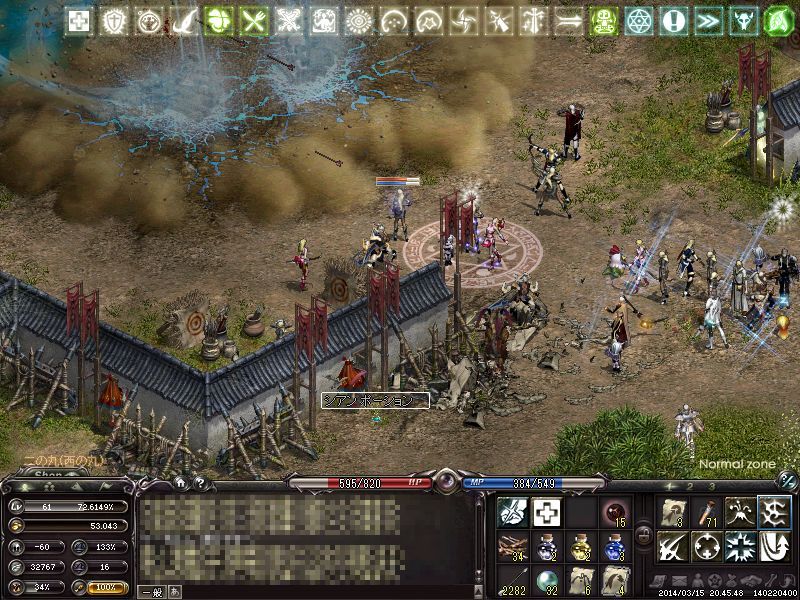Click the hexagram buff icon in top bar
800x600 pixels.
coord(638,20)
